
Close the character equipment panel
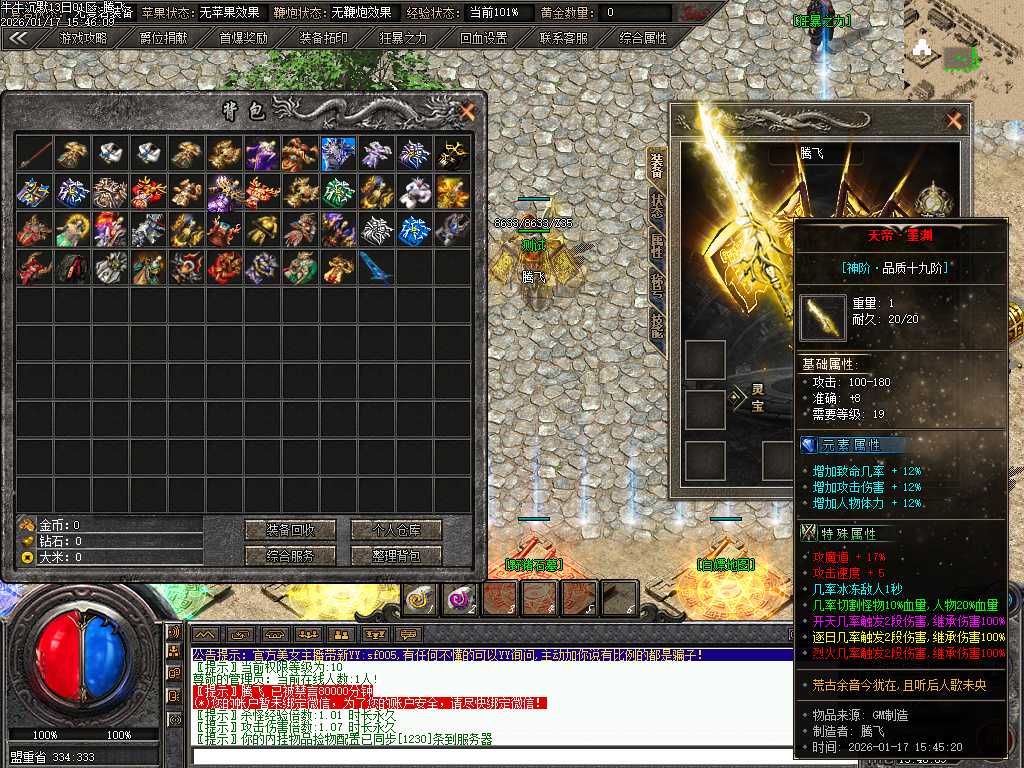point(954,121)
